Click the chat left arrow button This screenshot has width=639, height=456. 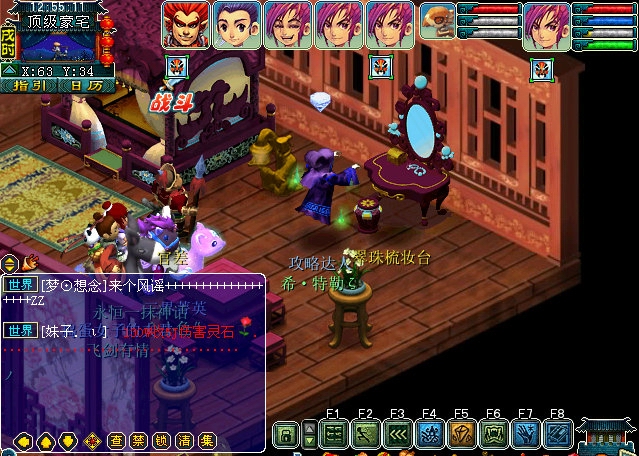[x=22, y=440]
